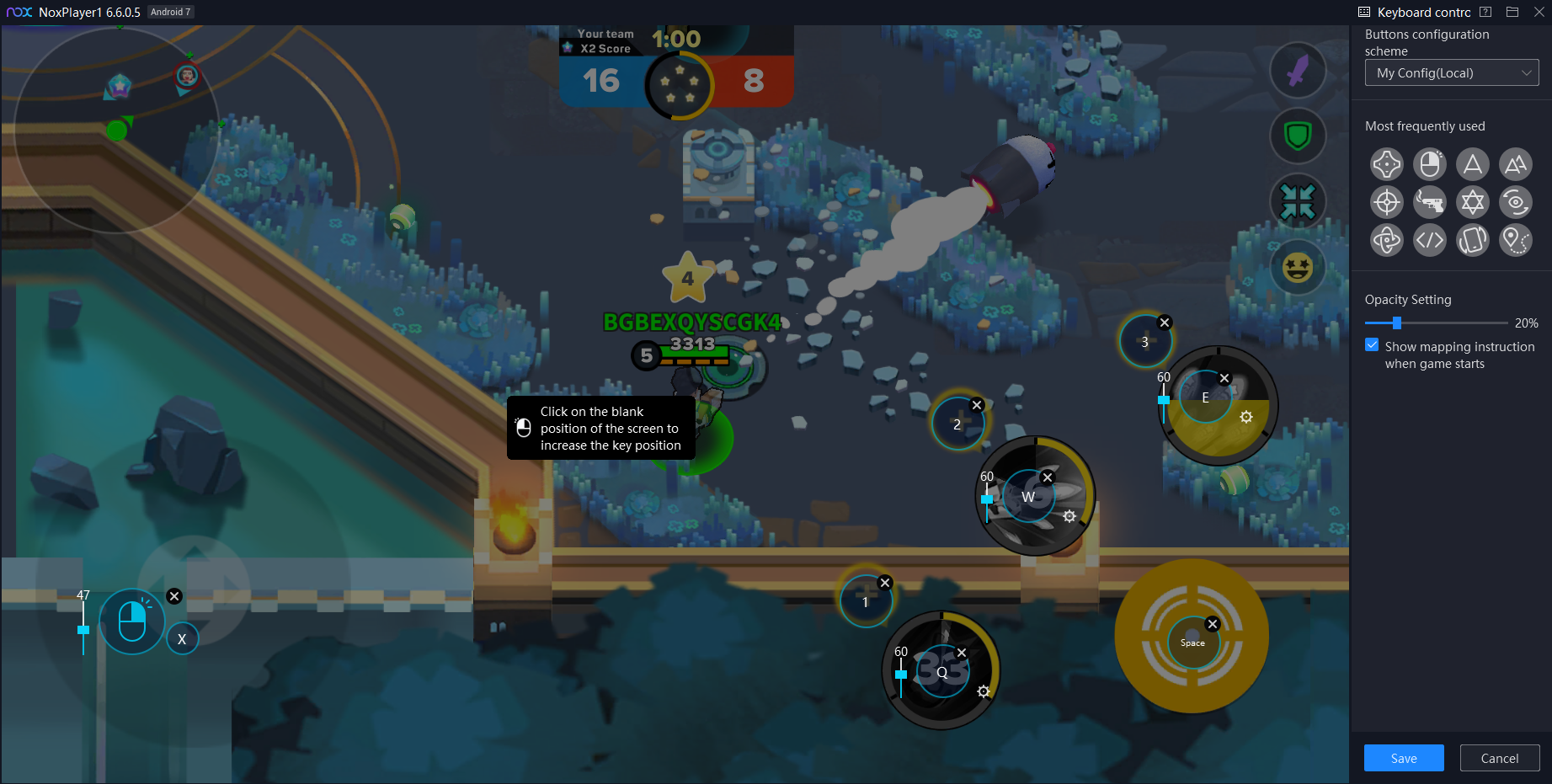This screenshot has height=784, width=1552.
Task: Select the phone rotation gravity tool
Action: point(1472,241)
